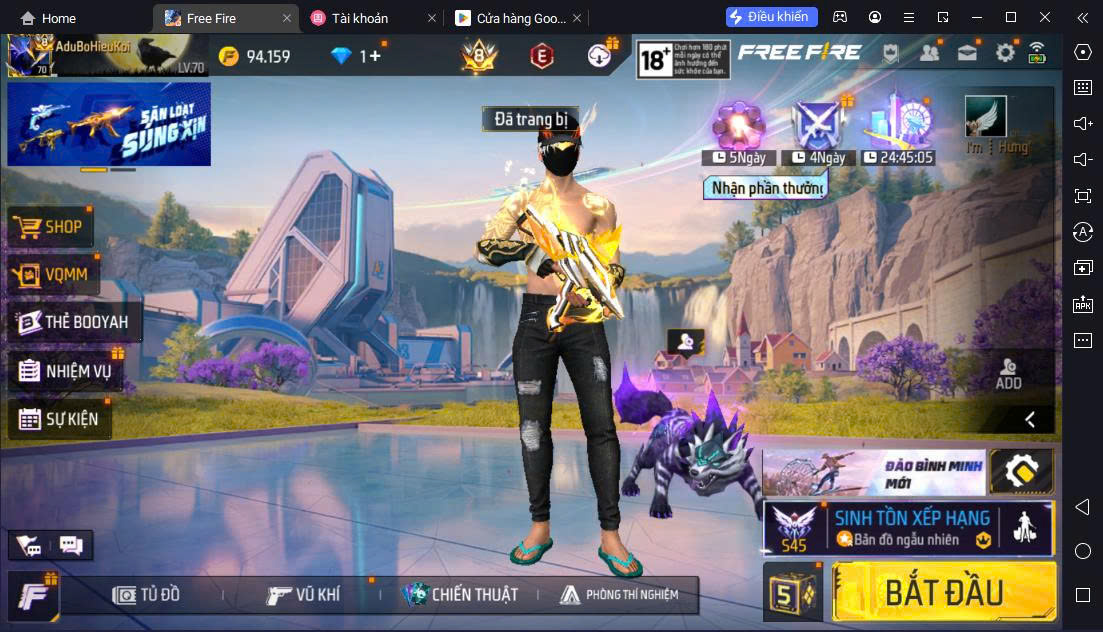Image resolution: width=1103 pixels, height=632 pixels.
Task: Open the chat speech bubble
Action: click(71, 545)
